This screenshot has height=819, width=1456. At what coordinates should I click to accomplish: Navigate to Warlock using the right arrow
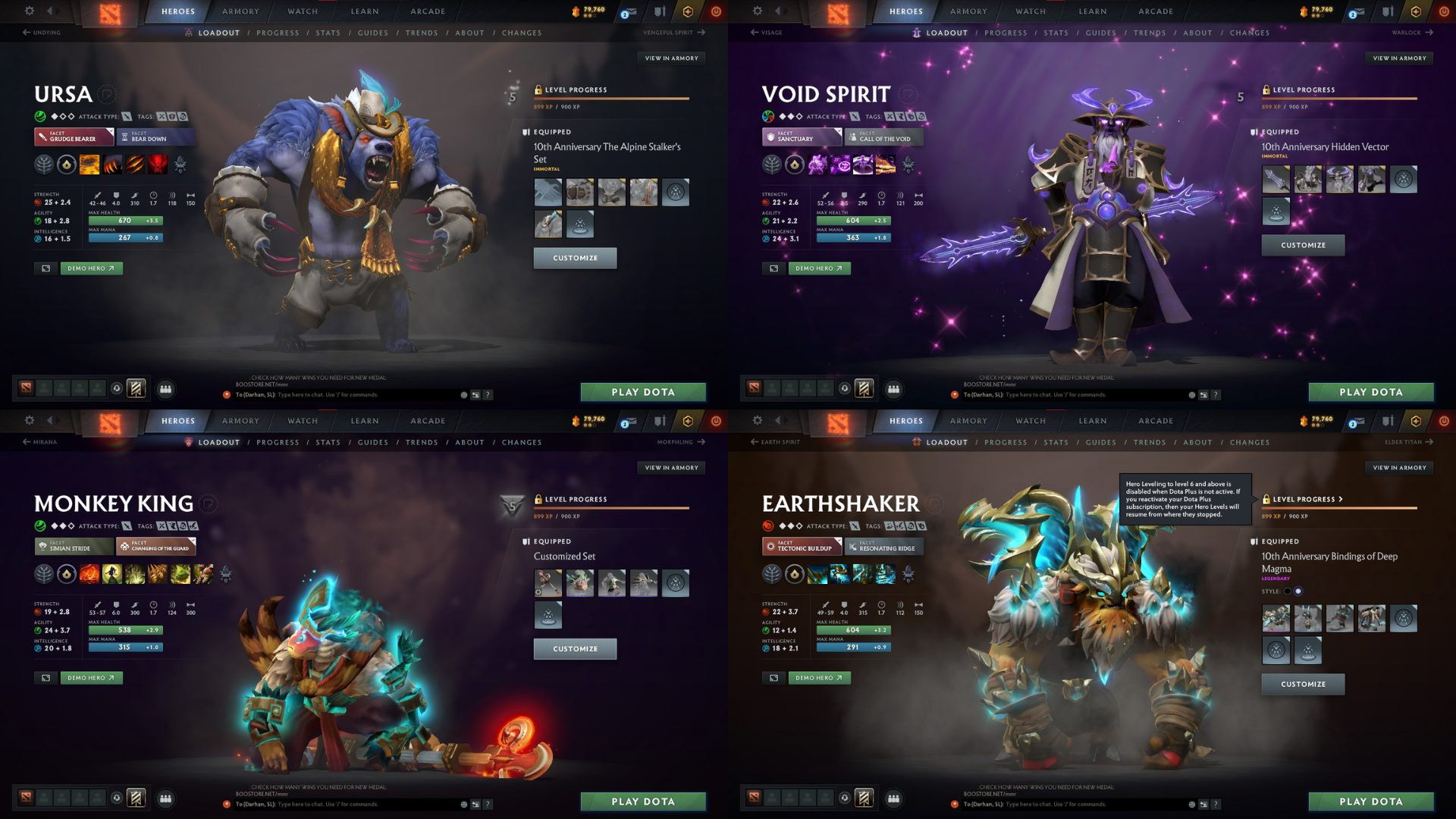1429,33
